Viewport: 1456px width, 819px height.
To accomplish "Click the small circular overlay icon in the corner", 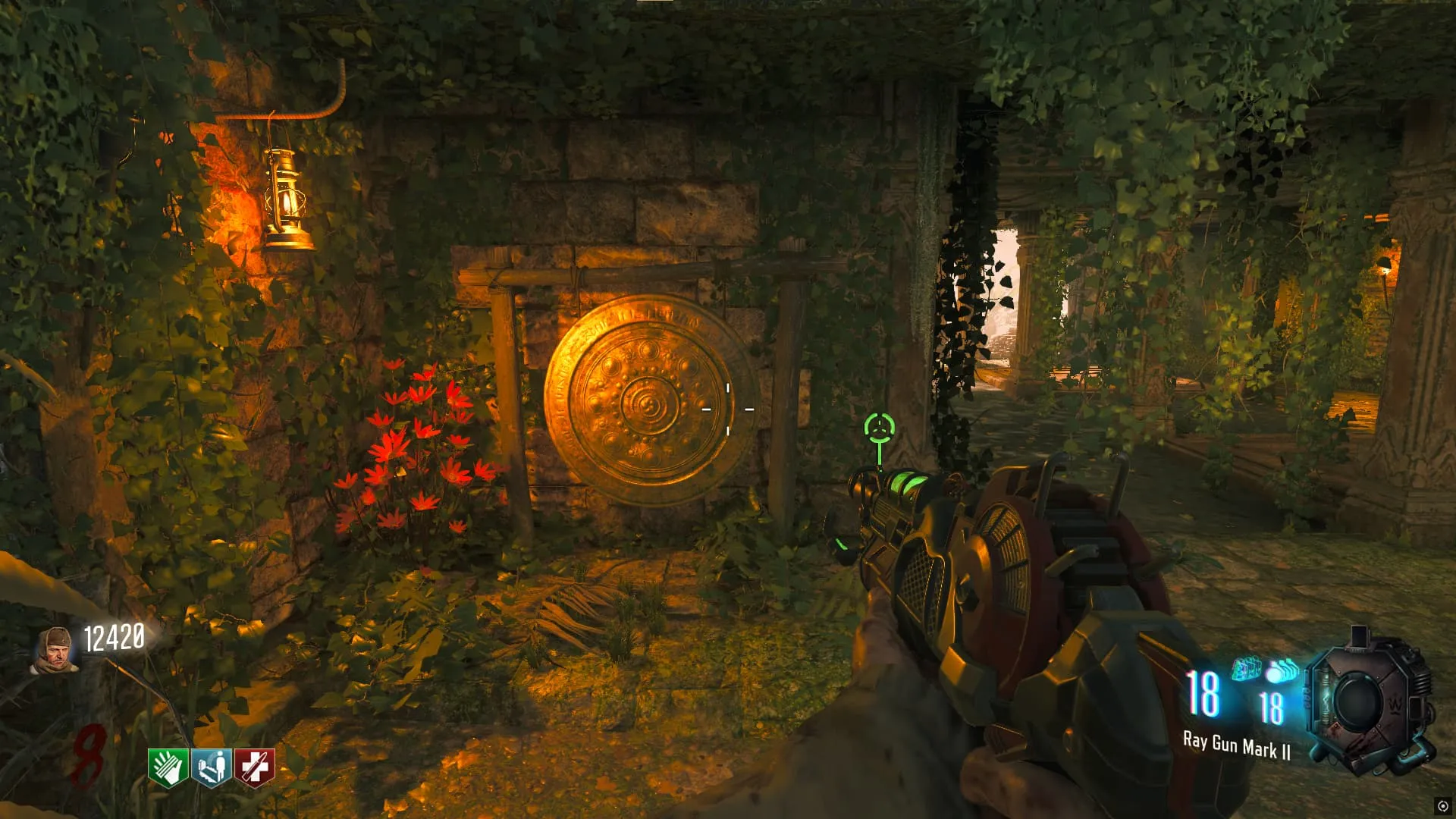I will click(x=1442, y=806).
